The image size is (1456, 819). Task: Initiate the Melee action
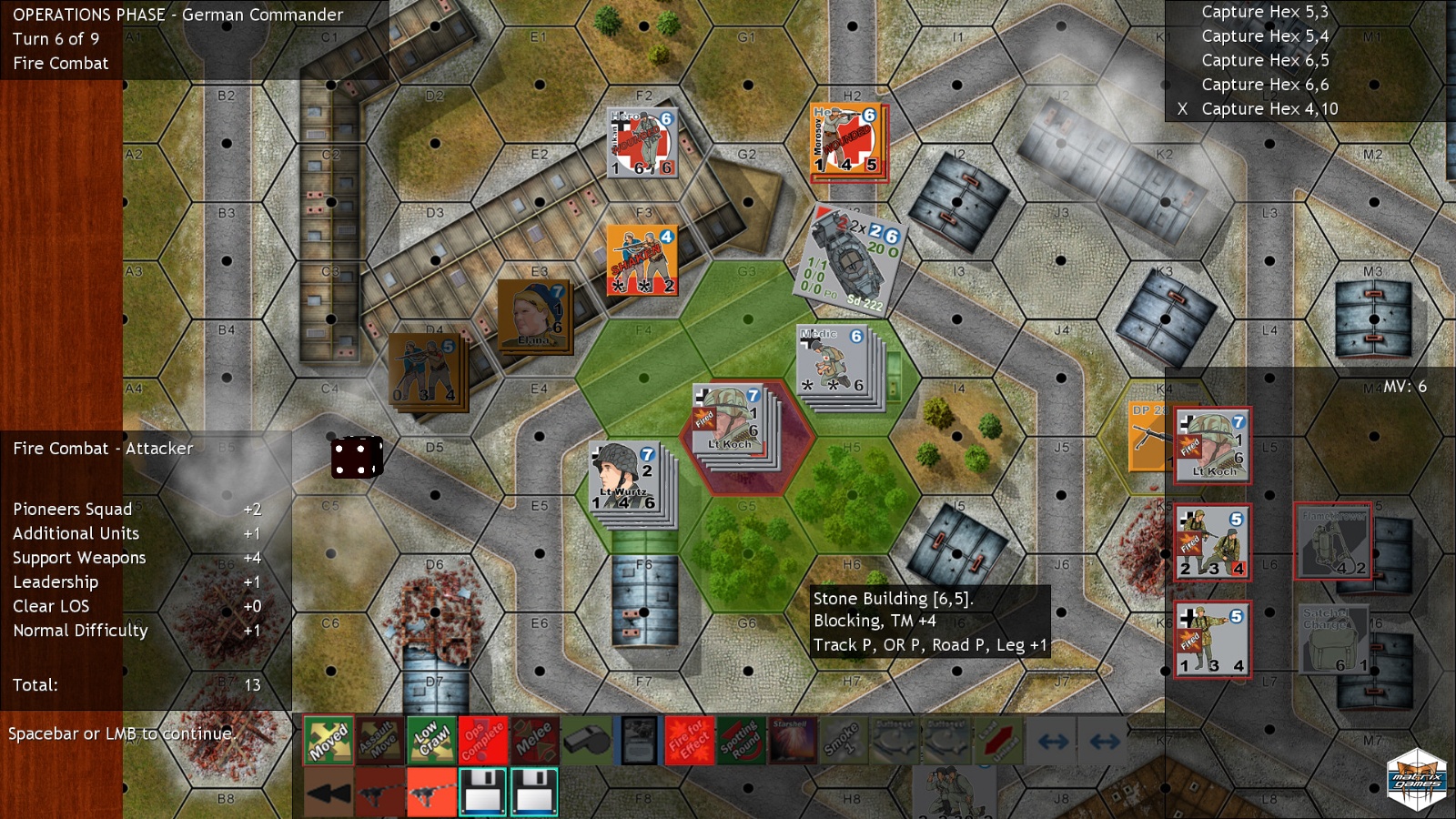pos(534,741)
